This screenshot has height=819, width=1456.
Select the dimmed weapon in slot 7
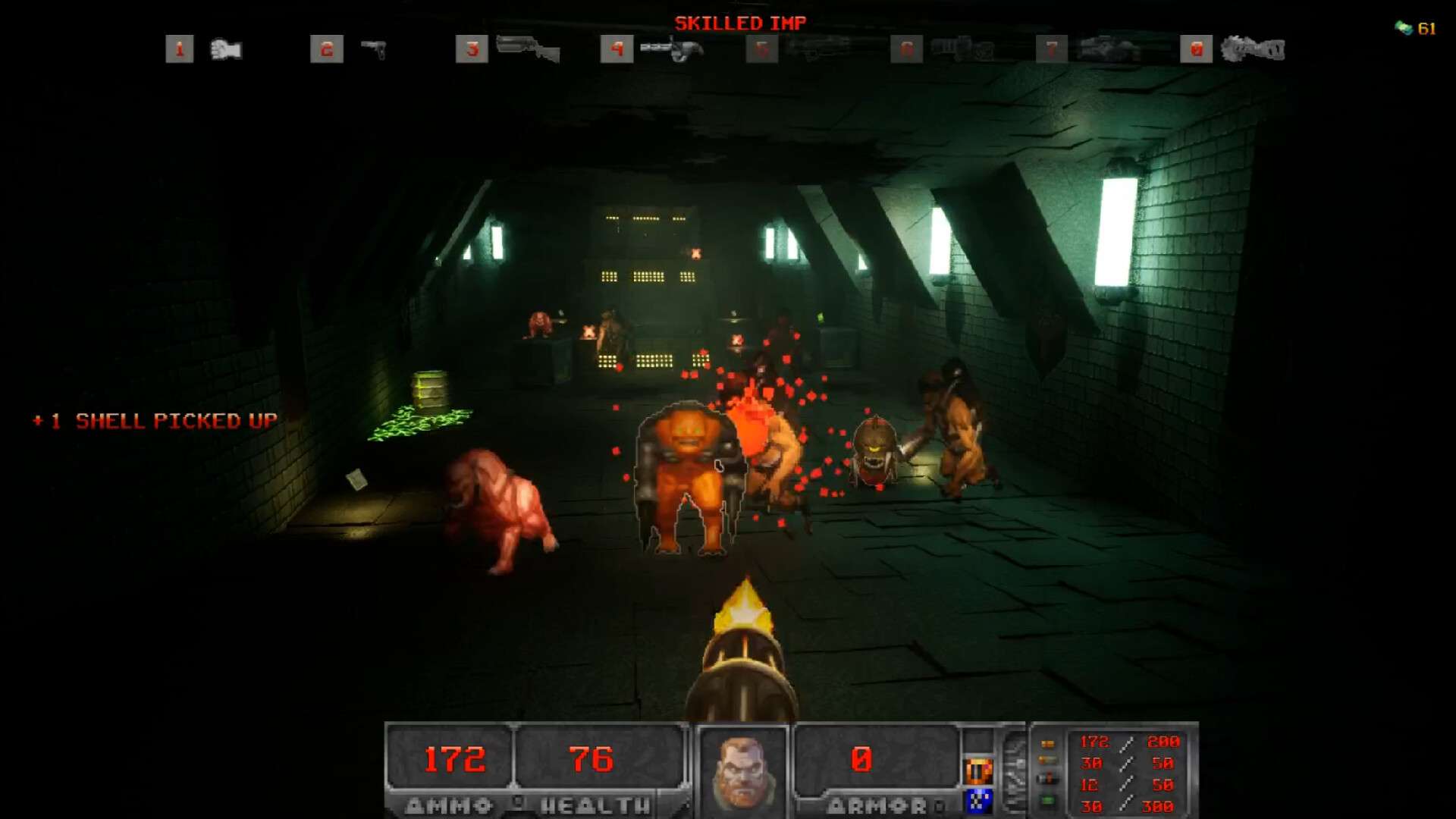1107,49
